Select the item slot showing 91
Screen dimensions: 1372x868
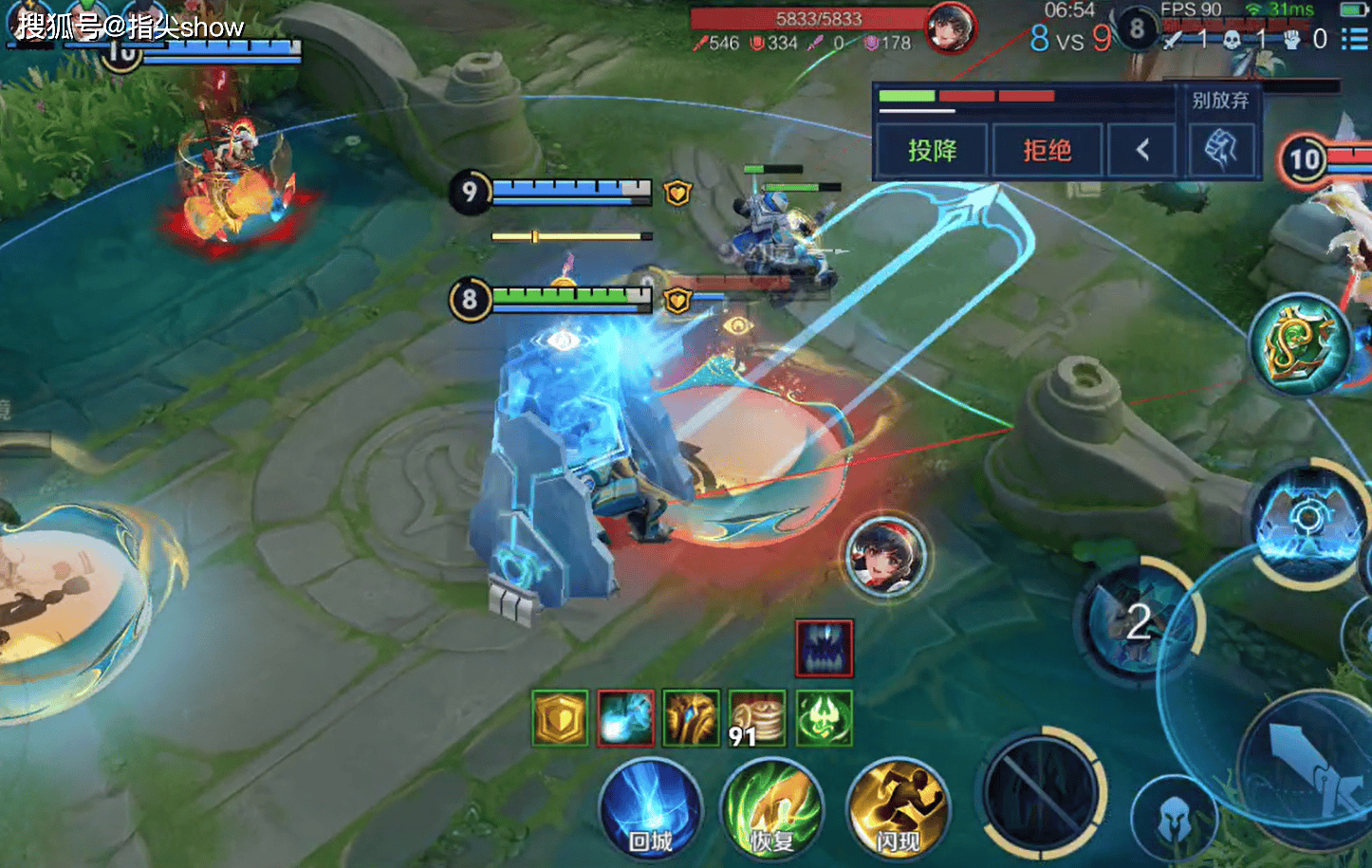coord(757,718)
